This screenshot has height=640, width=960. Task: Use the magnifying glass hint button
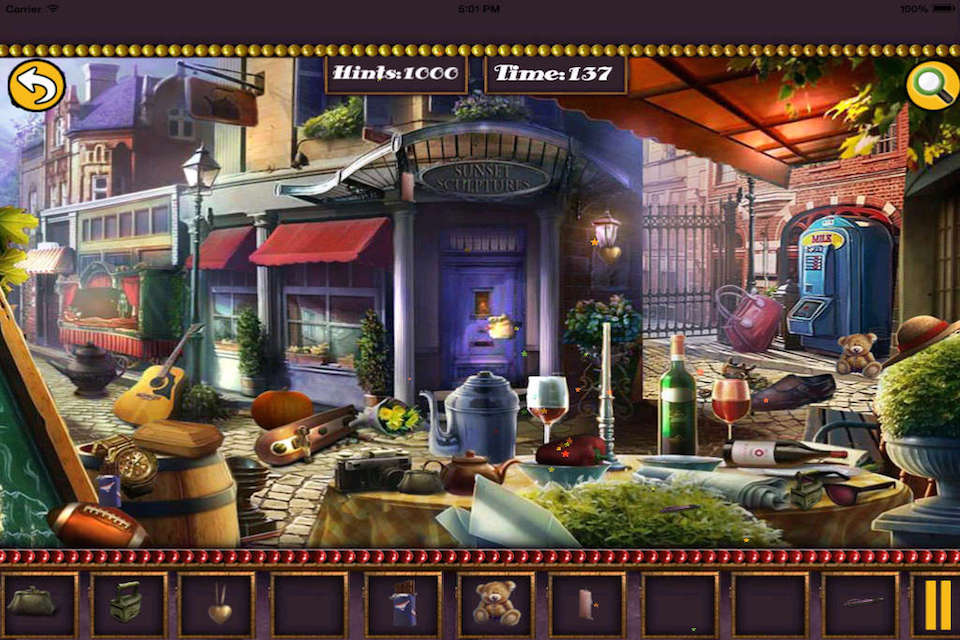[931, 86]
